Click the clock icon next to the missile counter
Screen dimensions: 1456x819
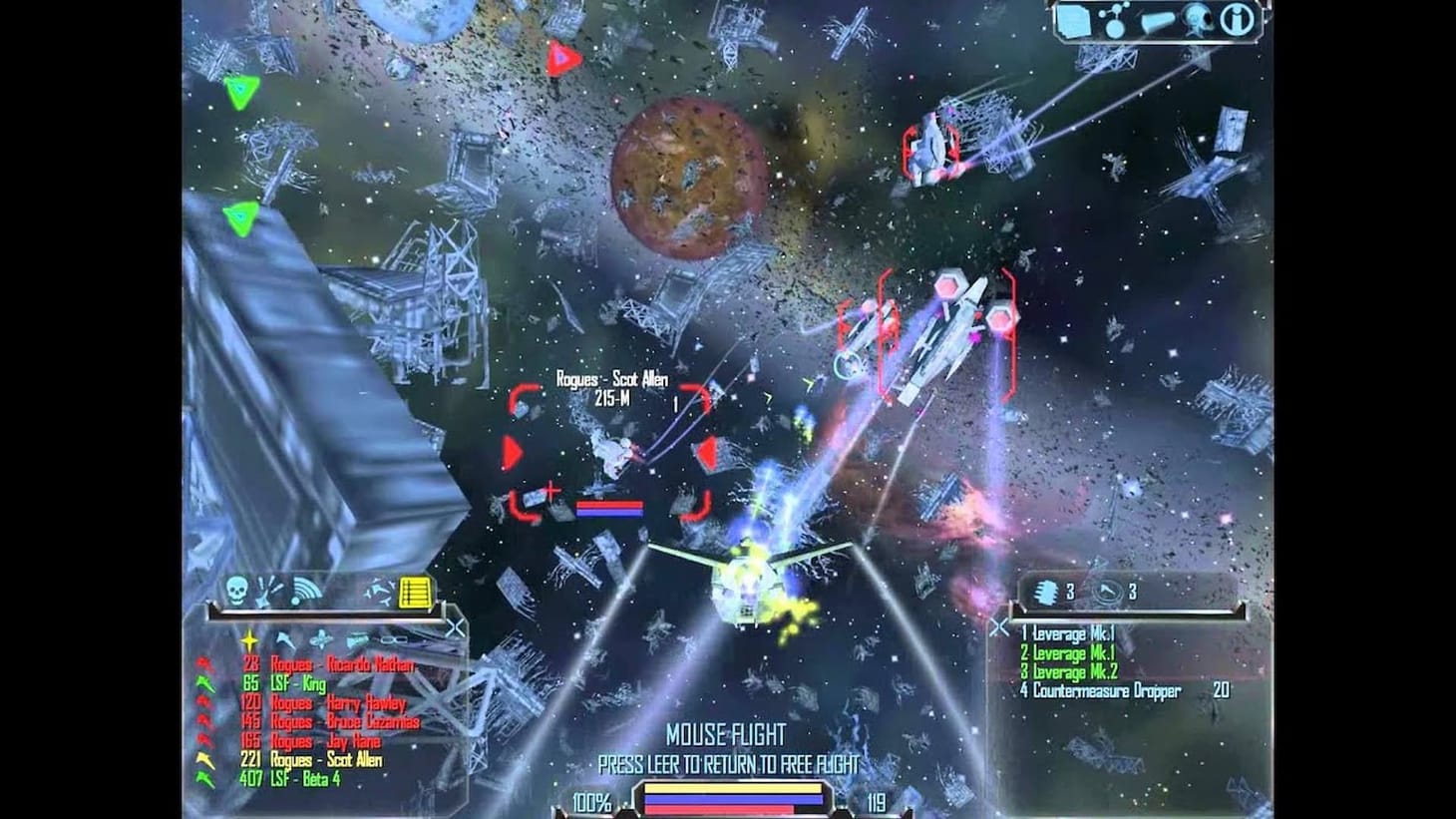pos(1107,591)
